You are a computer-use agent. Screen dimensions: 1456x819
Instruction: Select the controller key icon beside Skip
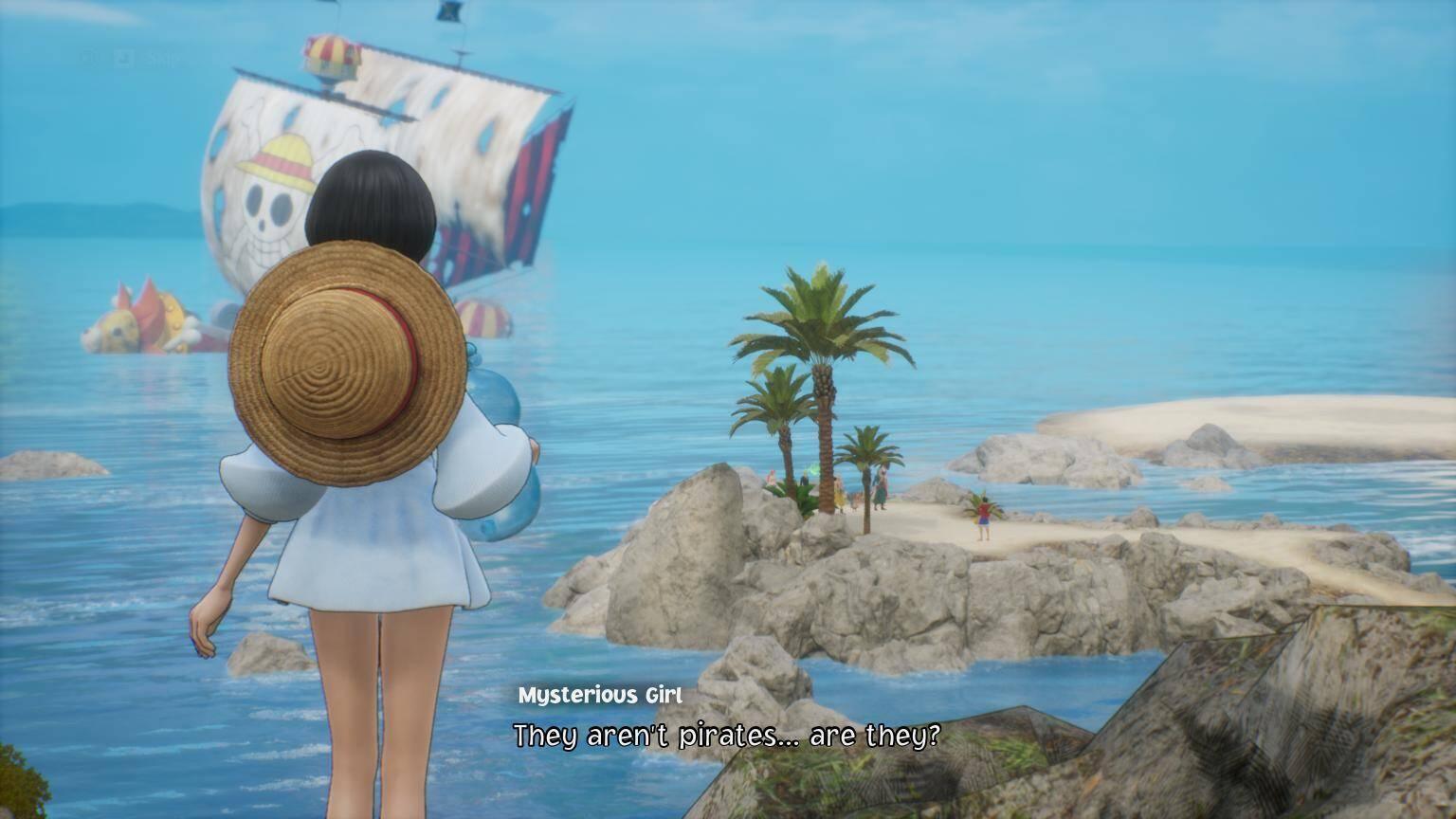123,57
